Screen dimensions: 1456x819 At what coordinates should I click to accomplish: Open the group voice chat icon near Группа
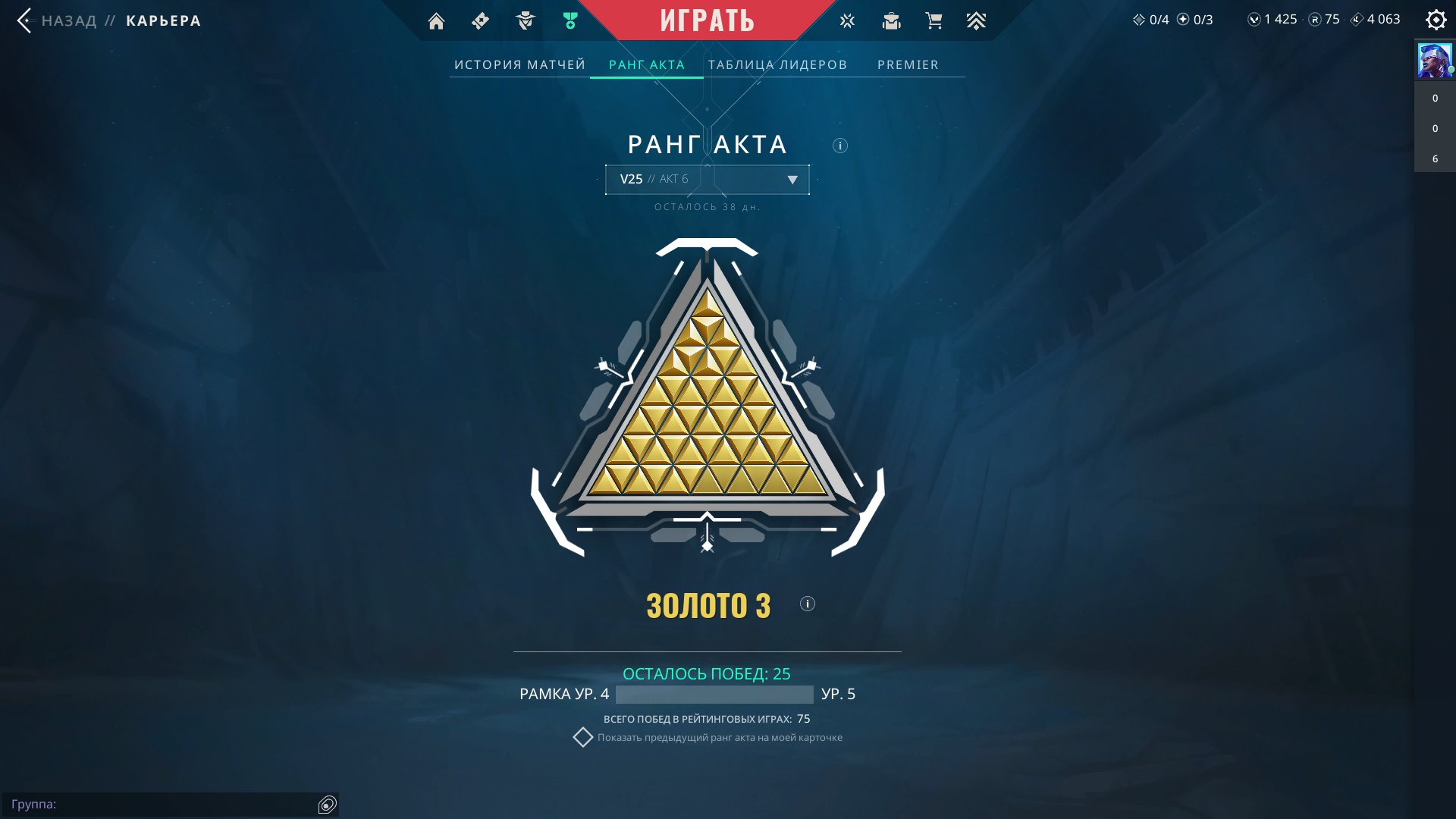coord(328,805)
